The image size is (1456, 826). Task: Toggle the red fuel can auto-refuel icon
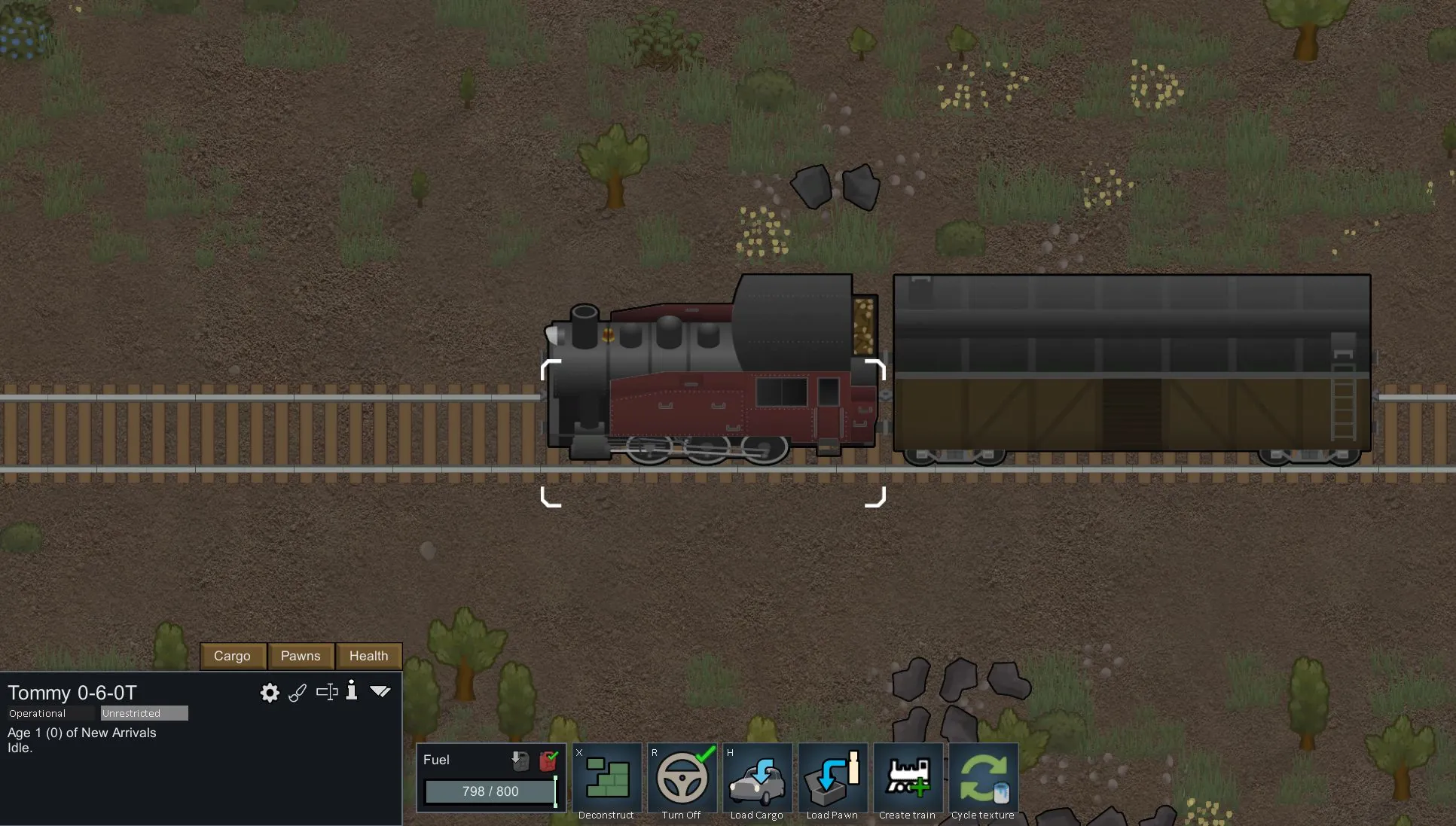pyautogui.click(x=549, y=760)
